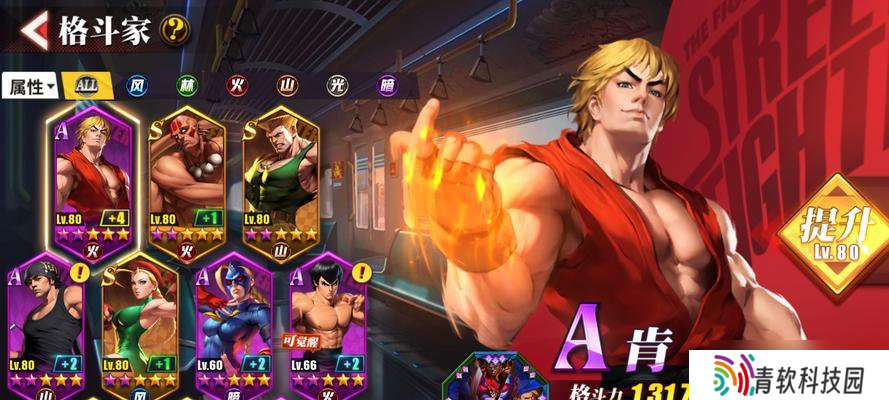Filter fighters by 林 forest attribute
889x400 pixels.
coord(187,86)
